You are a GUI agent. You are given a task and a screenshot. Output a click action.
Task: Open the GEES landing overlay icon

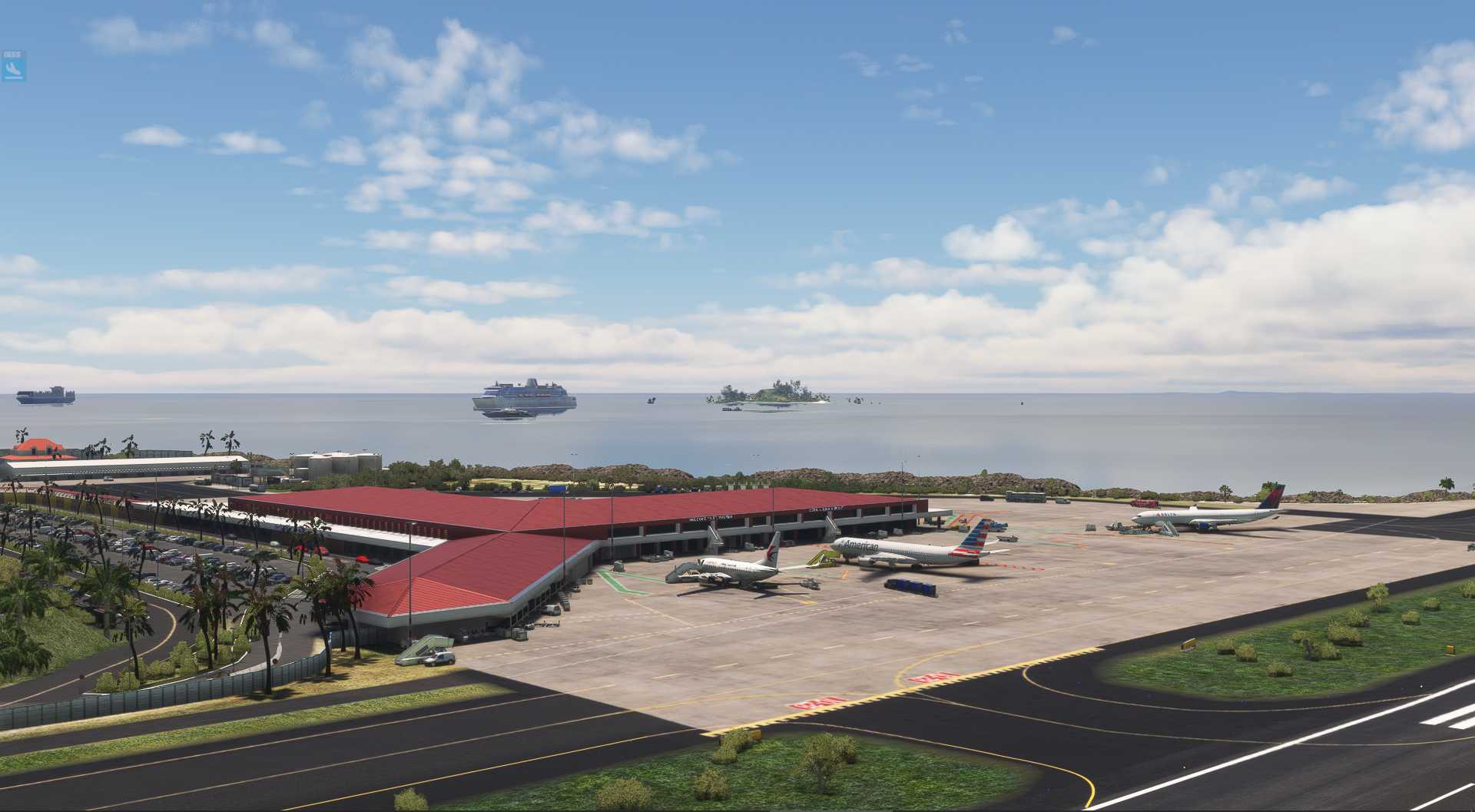point(13,68)
